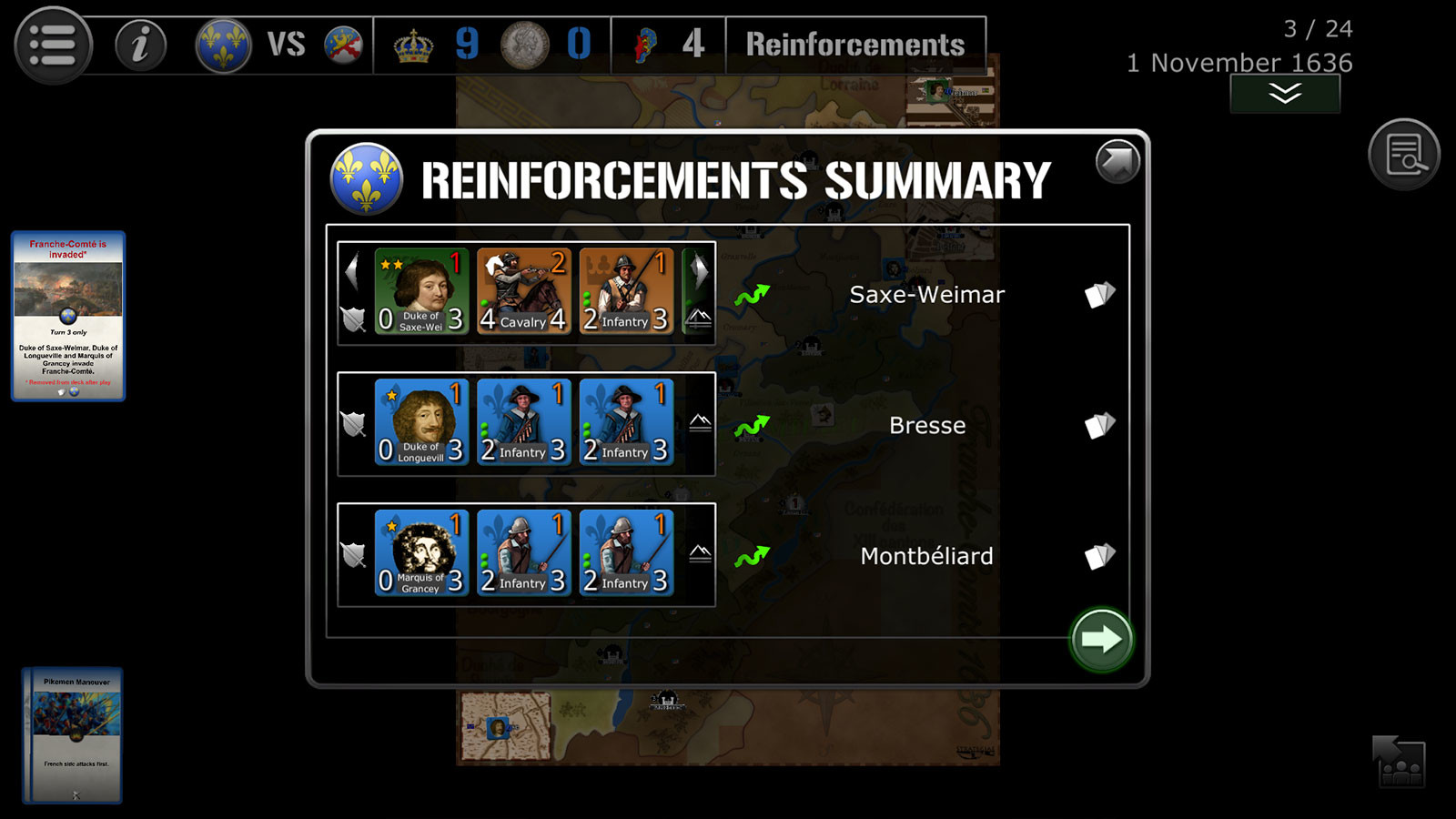Select the Saxe-Weimar destination label

(x=927, y=294)
